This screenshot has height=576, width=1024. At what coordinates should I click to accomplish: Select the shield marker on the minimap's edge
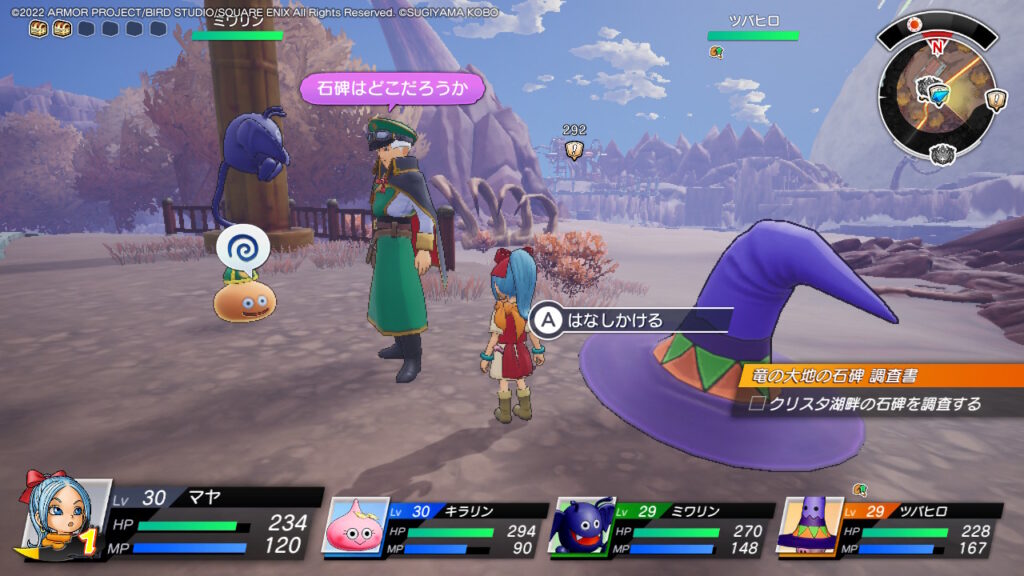point(996,99)
